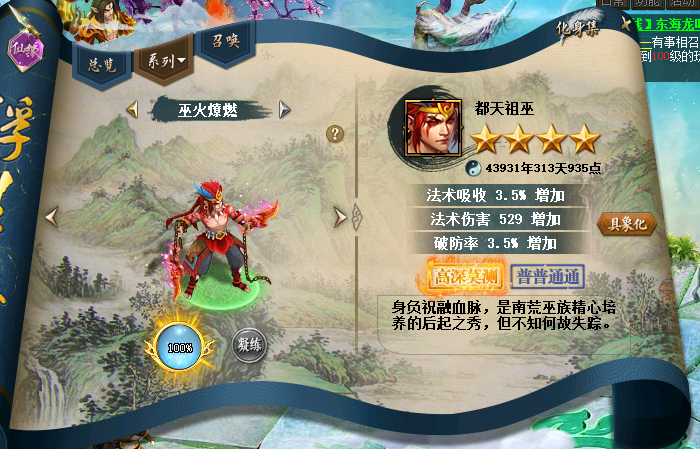Screen dimensions: 700x449
Task: Switch to the 召唤 summon tab
Action: pyautogui.click(x=217, y=43)
